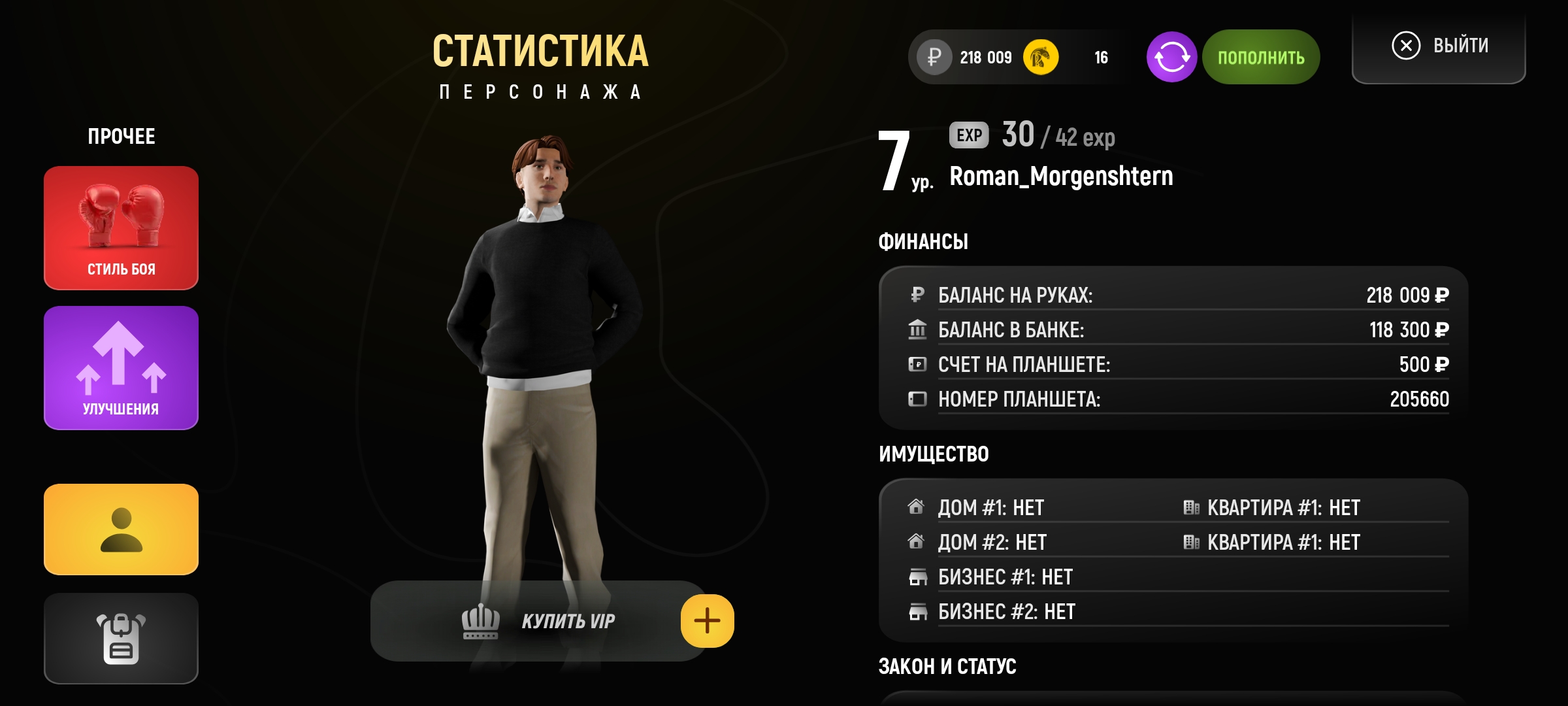
Task: Click the ruble balance icon in top bar
Action: click(x=934, y=58)
